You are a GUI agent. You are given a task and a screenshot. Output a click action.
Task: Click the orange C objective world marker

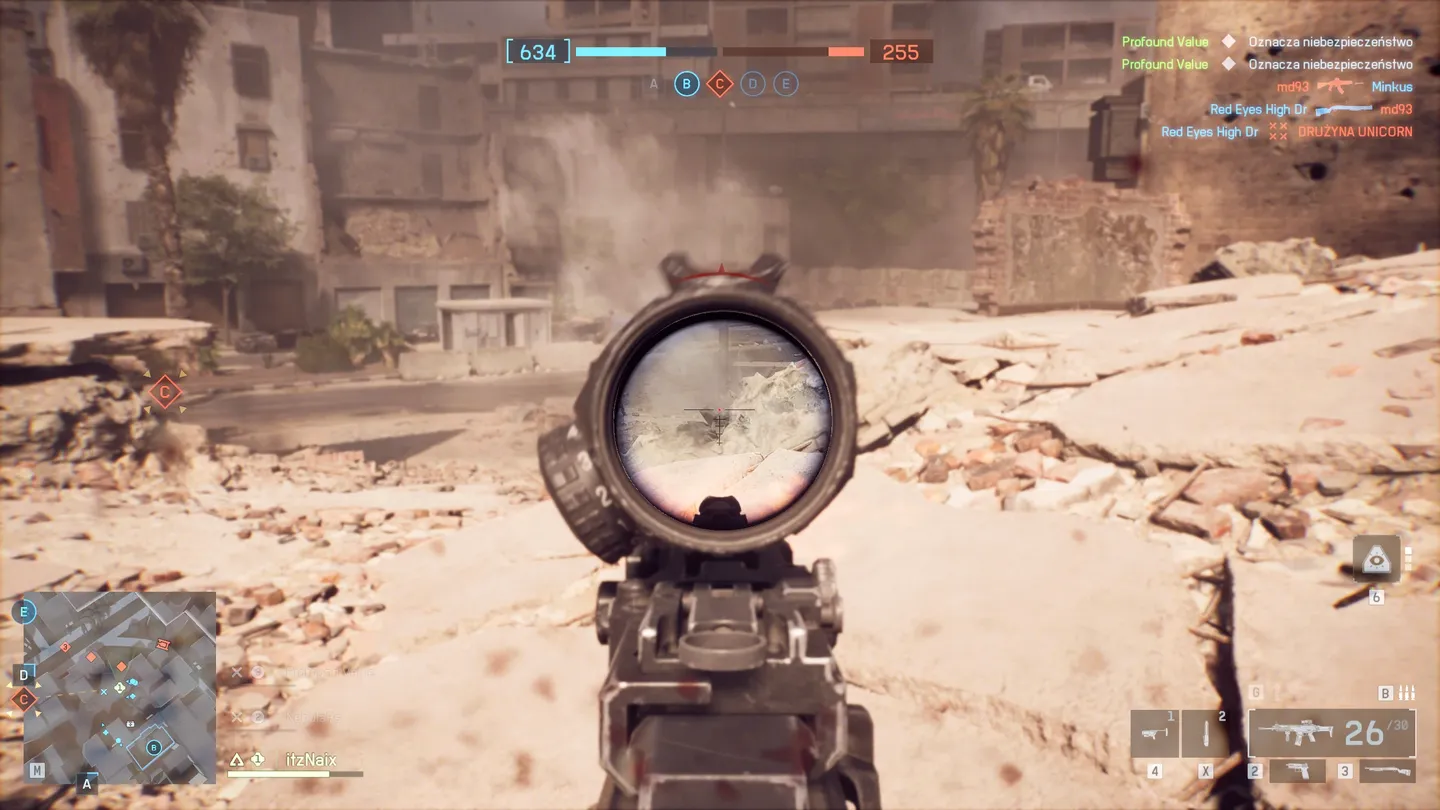165,393
